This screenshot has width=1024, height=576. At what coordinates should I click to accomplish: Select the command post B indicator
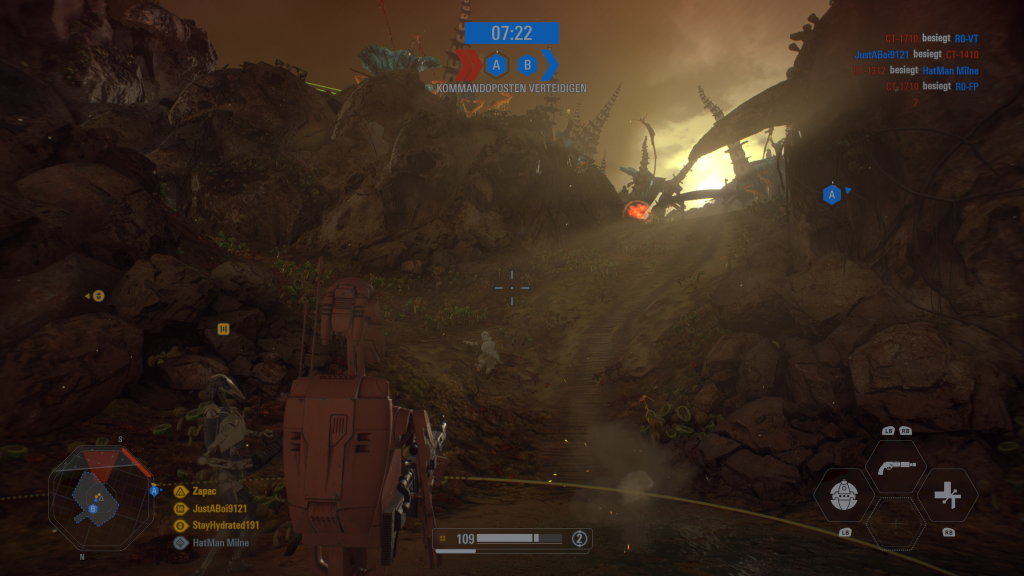tap(528, 66)
